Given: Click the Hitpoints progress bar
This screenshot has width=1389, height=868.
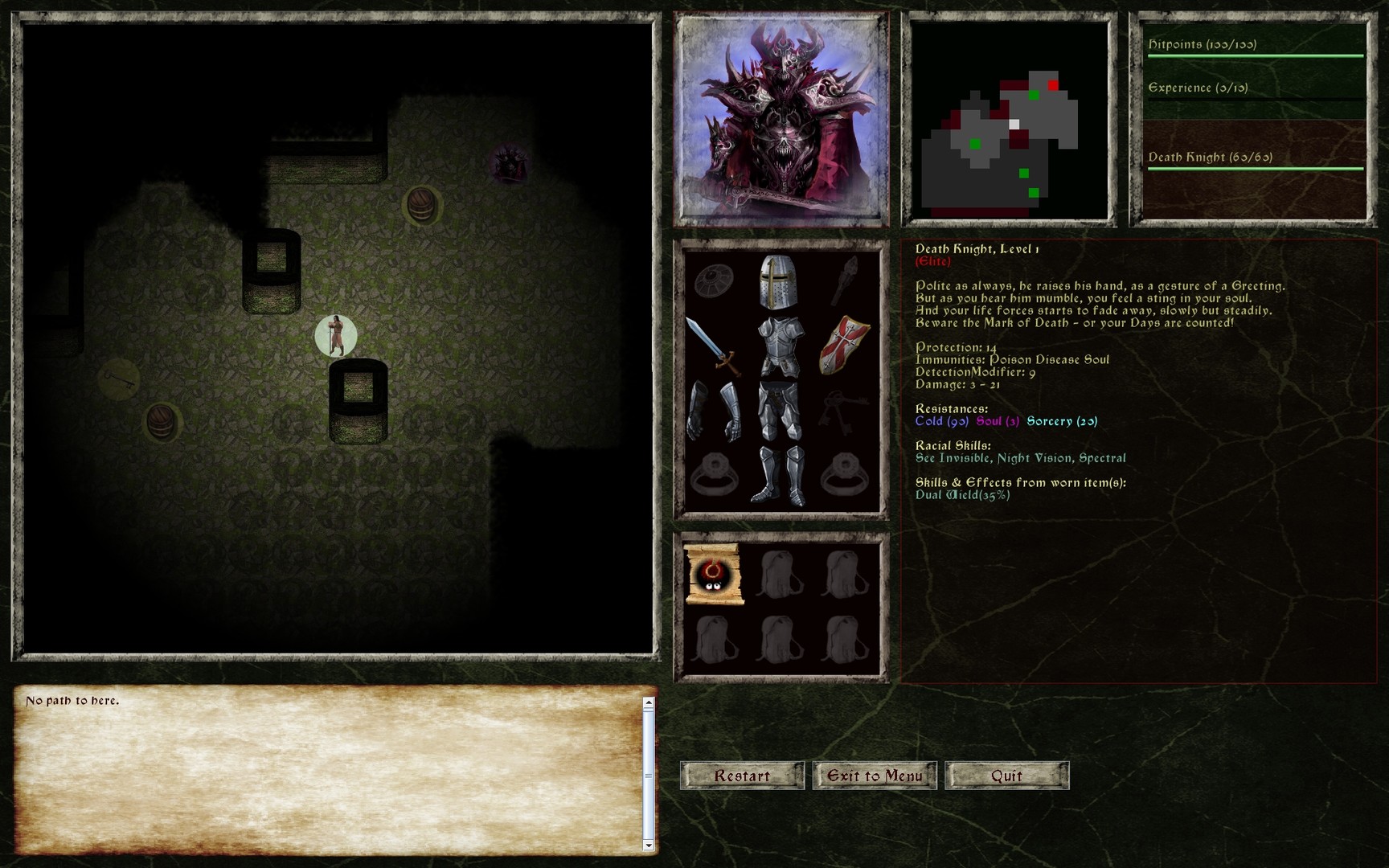Looking at the screenshot, I should tap(1254, 55).
